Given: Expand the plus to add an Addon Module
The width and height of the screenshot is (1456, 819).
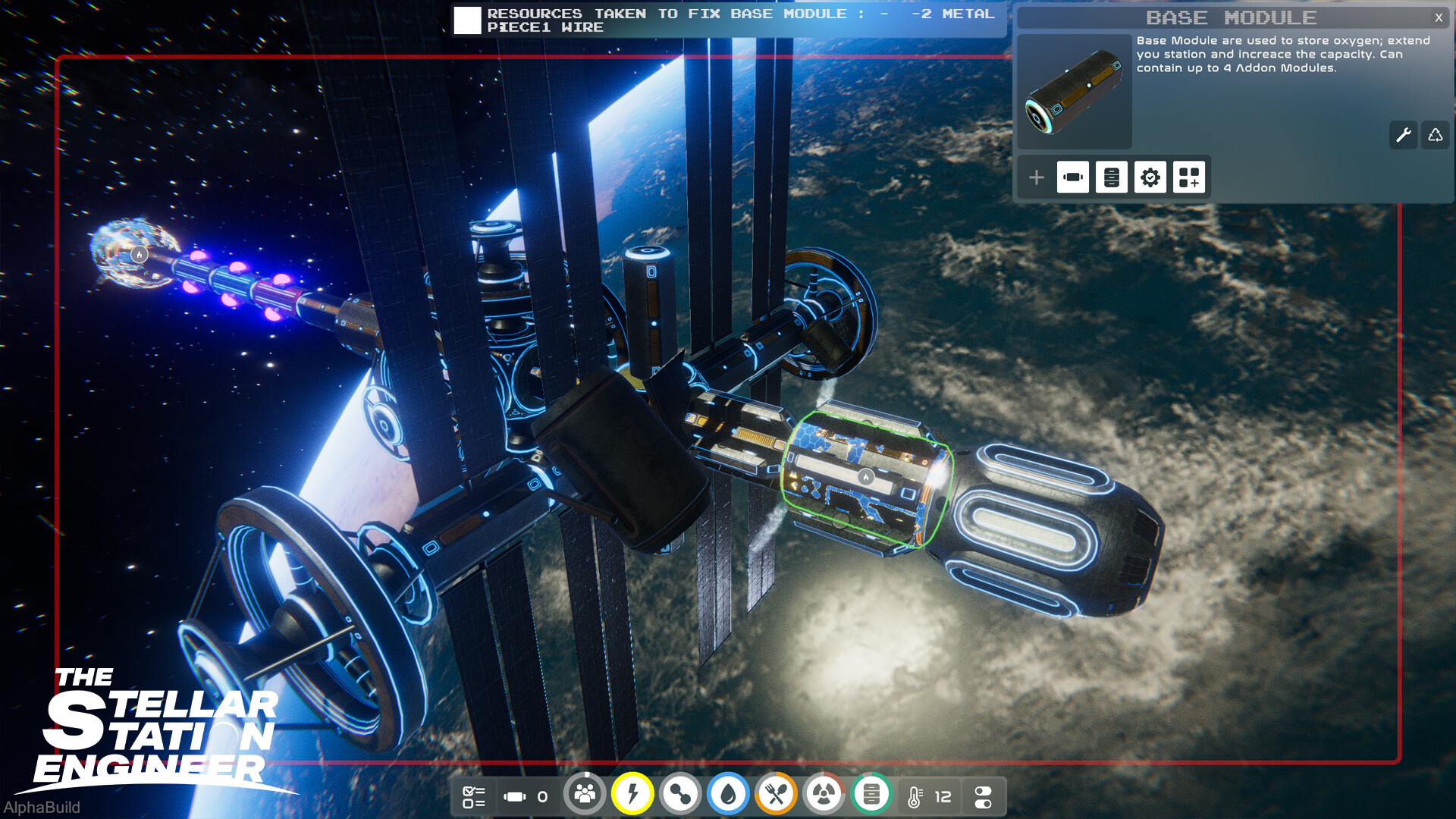Looking at the screenshot, I should (1035, 177).
